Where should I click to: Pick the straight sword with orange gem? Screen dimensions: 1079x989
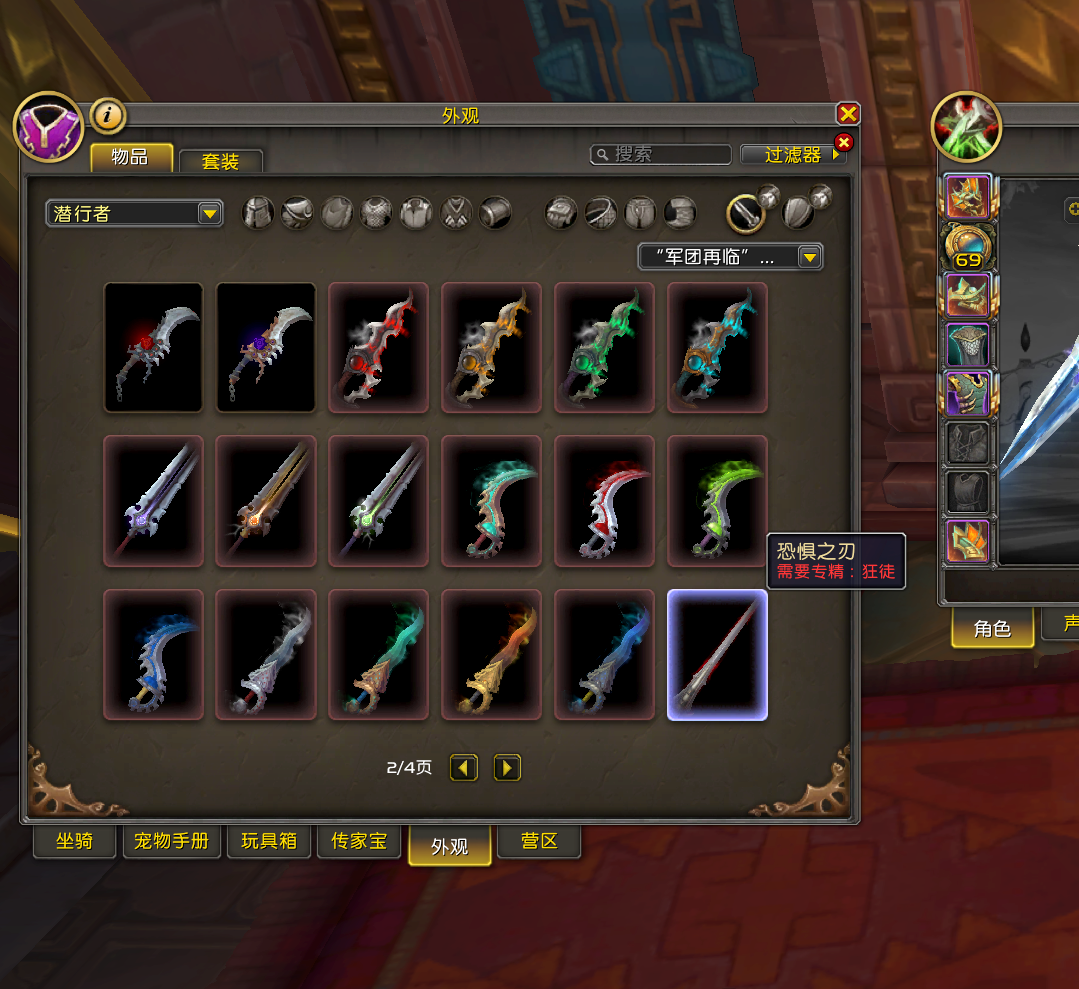click(266, 500)
